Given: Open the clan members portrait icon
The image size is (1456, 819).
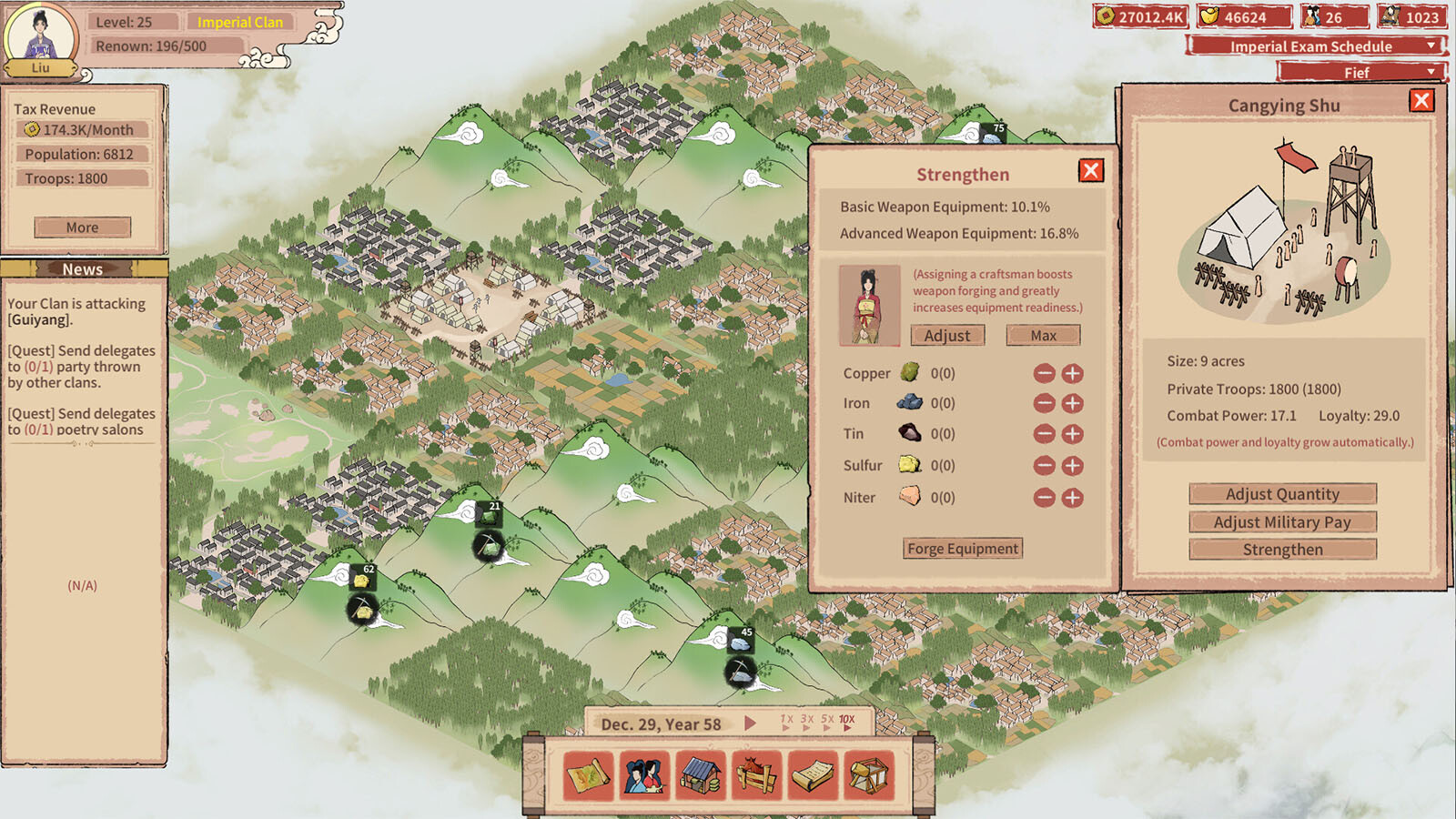Looking at the screenshot, I should click(644, 776).
